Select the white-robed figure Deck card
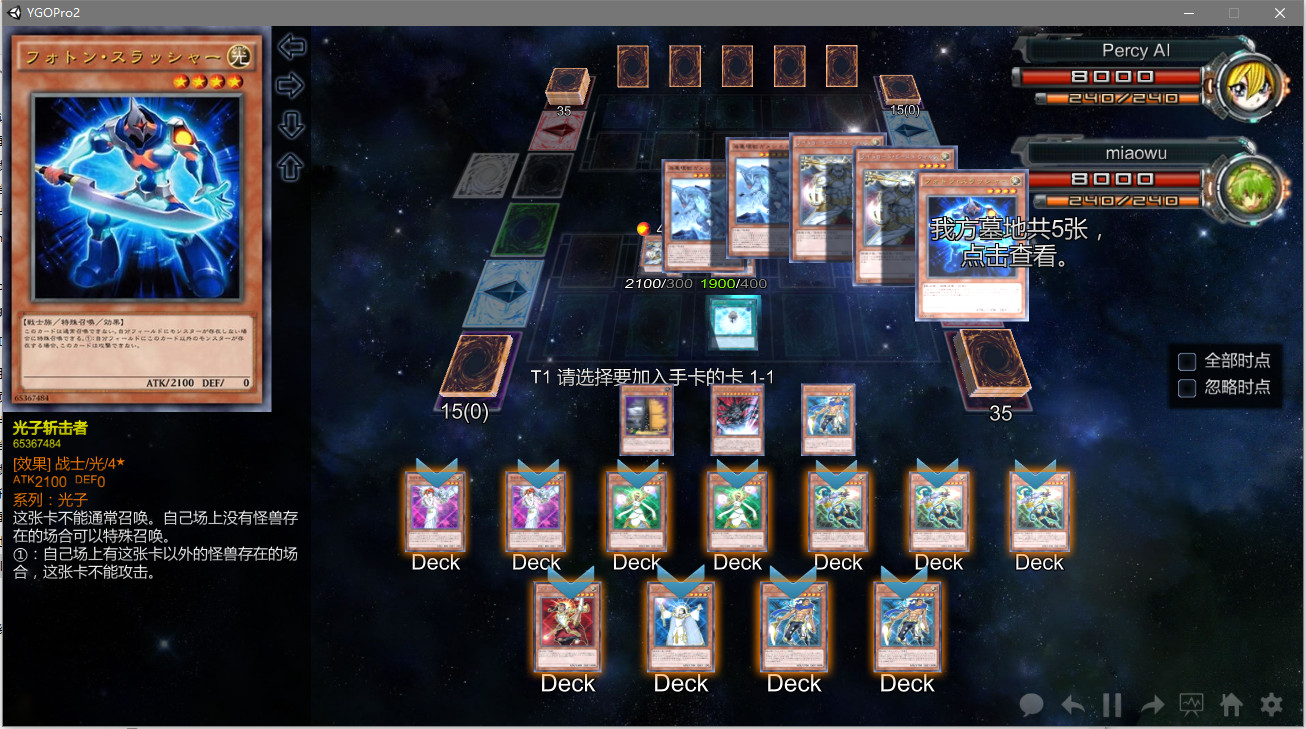This screenshot has height=729, width=1306. tap(680, 625)
